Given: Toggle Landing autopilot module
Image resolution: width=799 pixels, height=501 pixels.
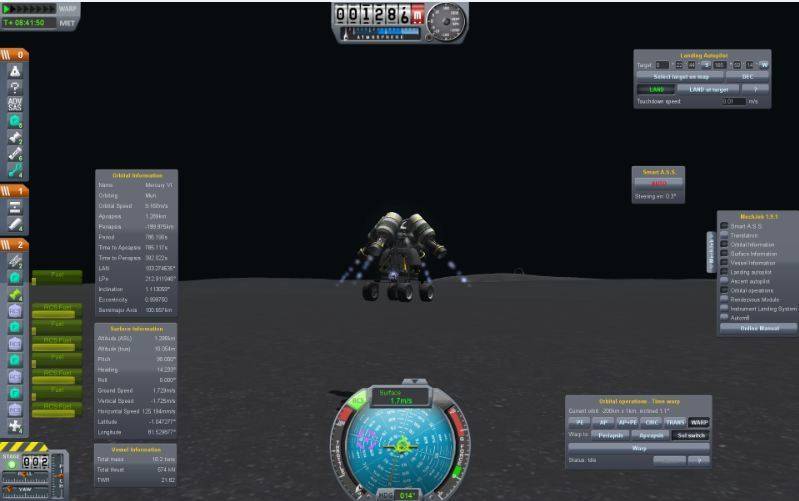Looking at the screenshot, I should tap(724, 271).
